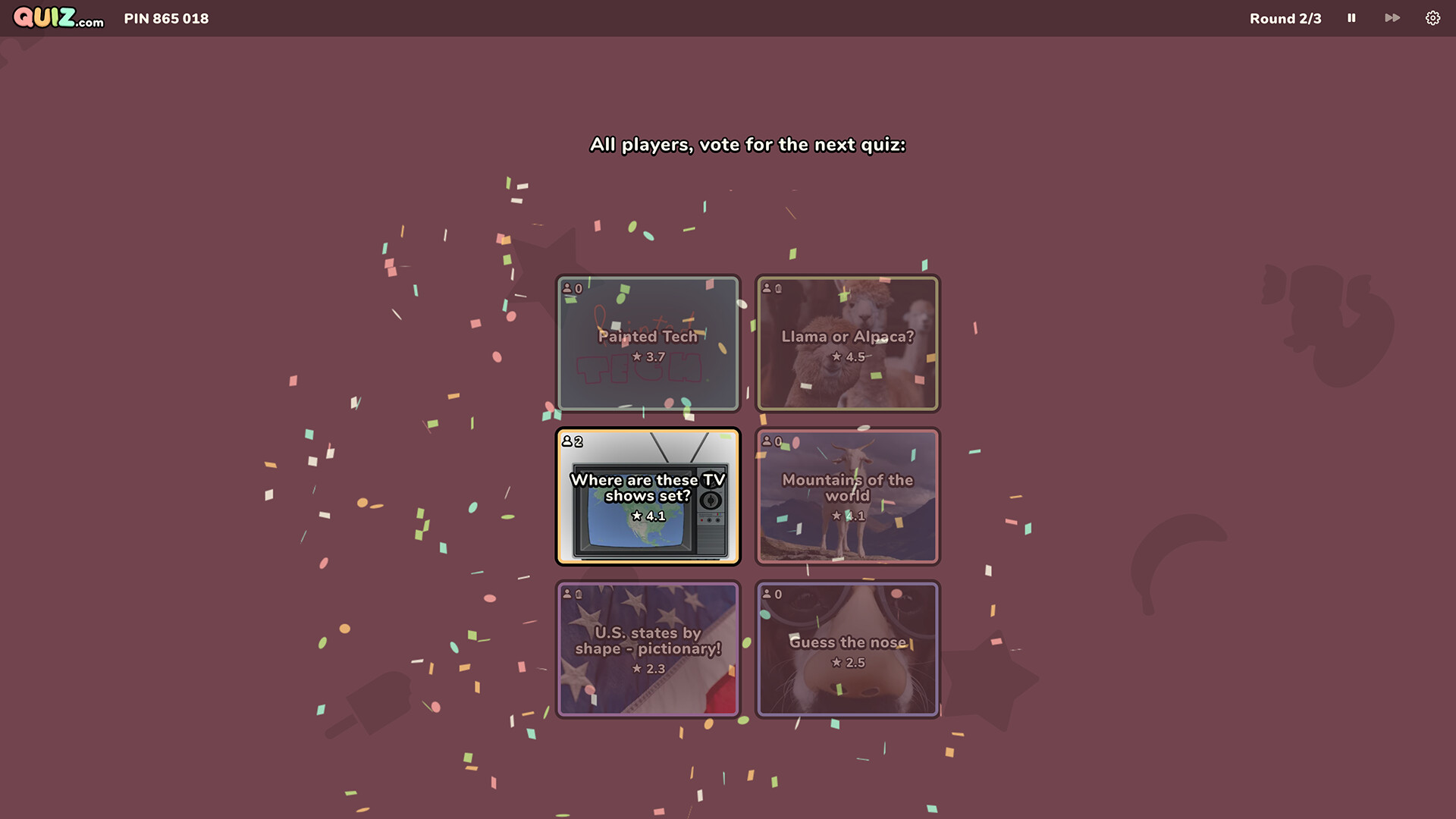Image resolution: width=1456 pixels, height=819 pixels.
Task: Vote for Llama or Alpaca? quiz
Action: pos(848,343)
